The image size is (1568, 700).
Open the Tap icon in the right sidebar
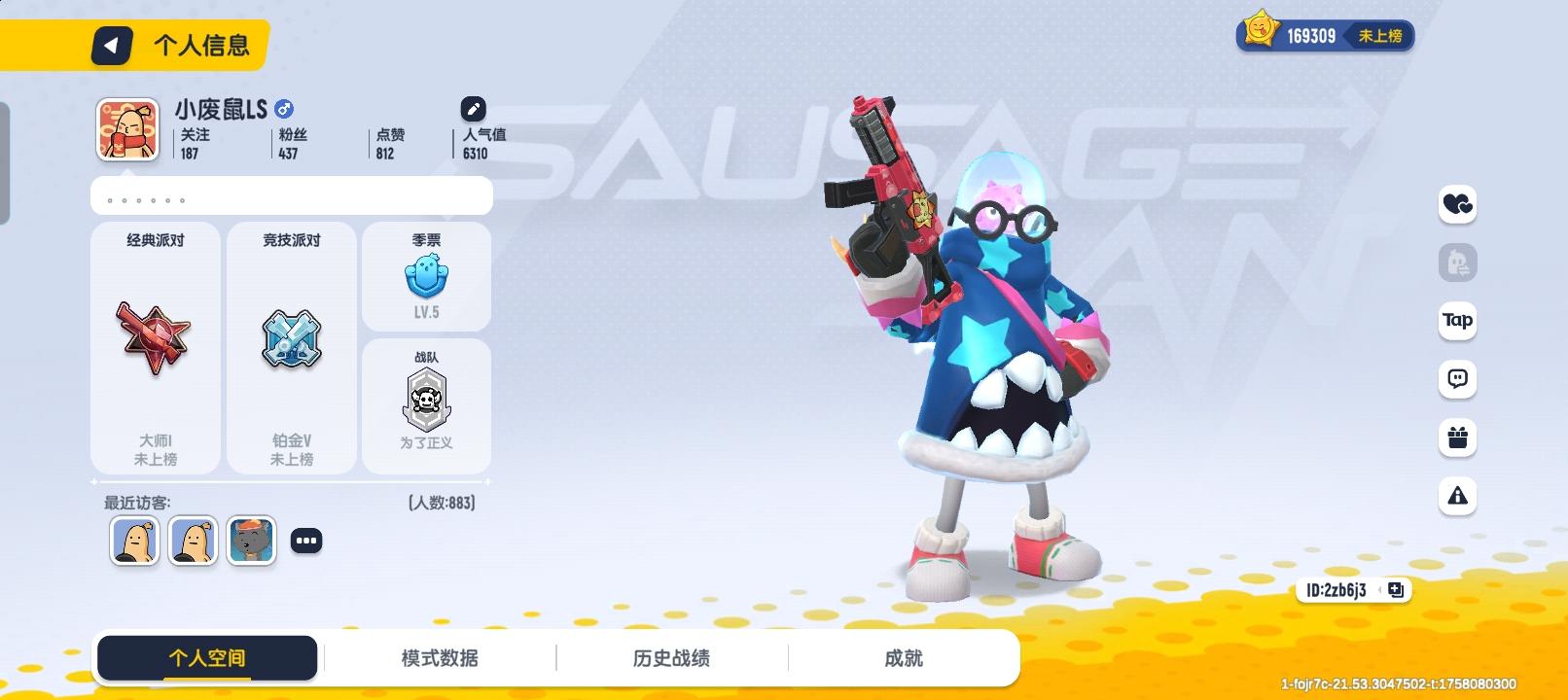(x=1456, y=322)
